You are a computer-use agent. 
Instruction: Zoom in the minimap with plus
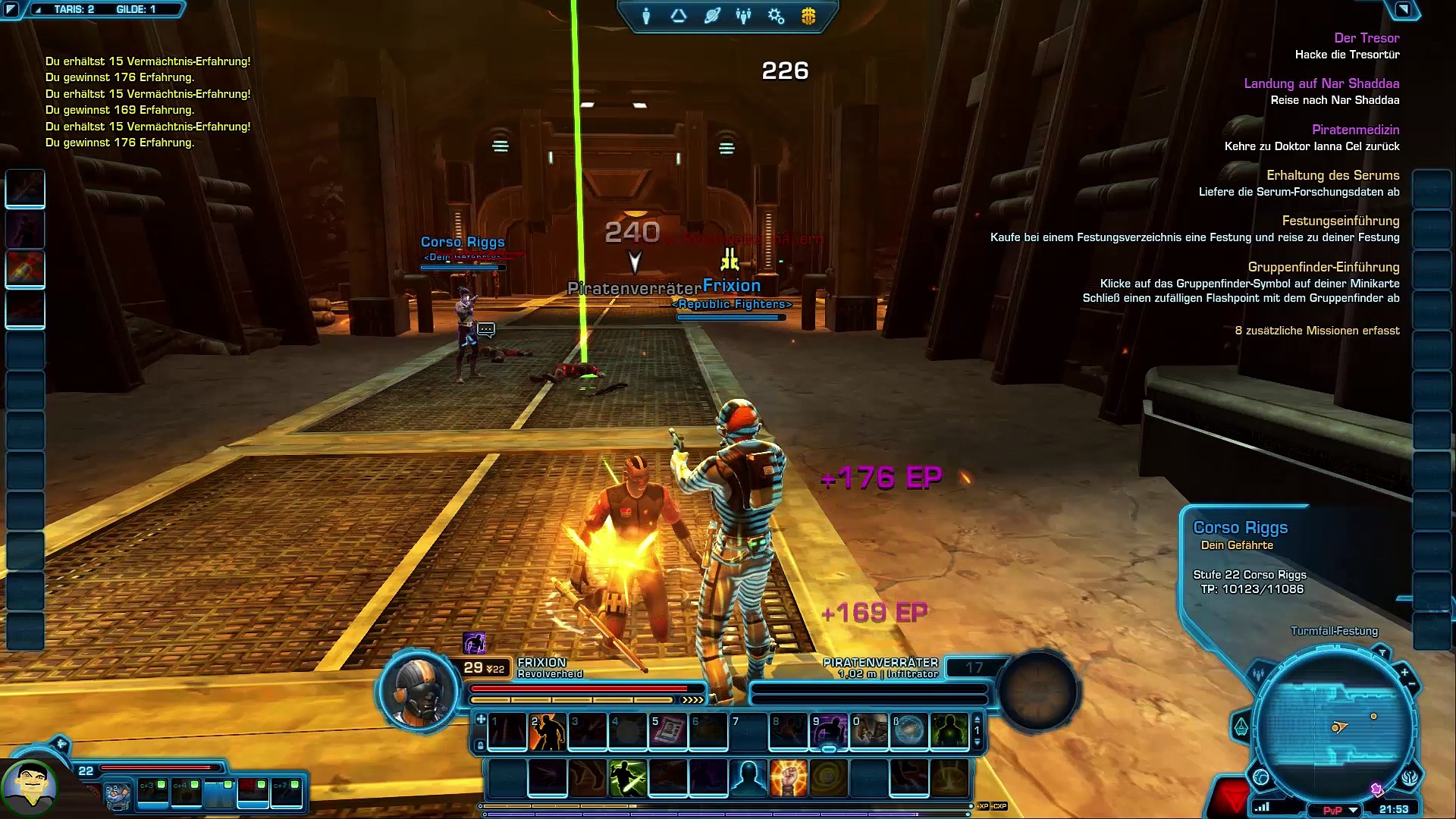coord(1404,672)
